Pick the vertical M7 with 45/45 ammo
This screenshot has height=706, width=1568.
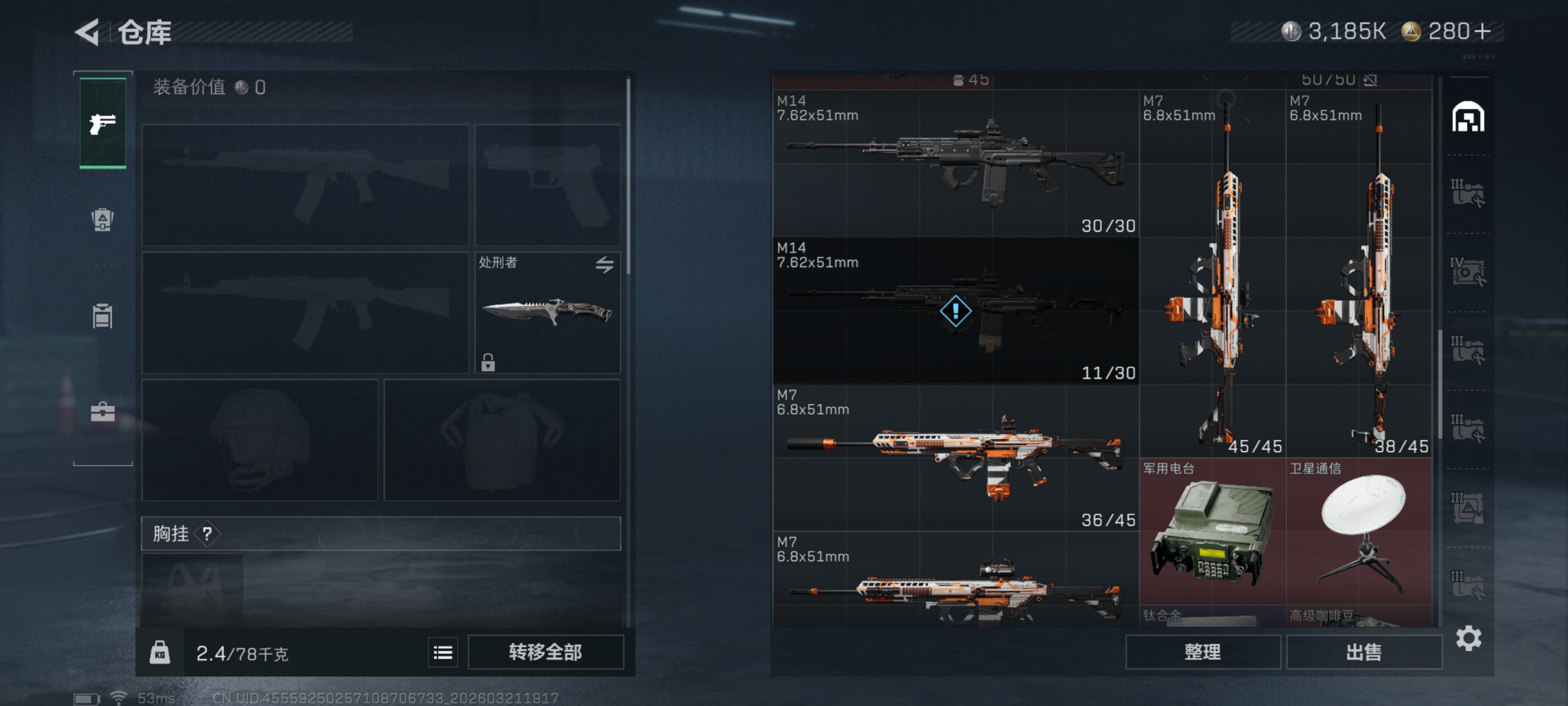coord(1212,274)
